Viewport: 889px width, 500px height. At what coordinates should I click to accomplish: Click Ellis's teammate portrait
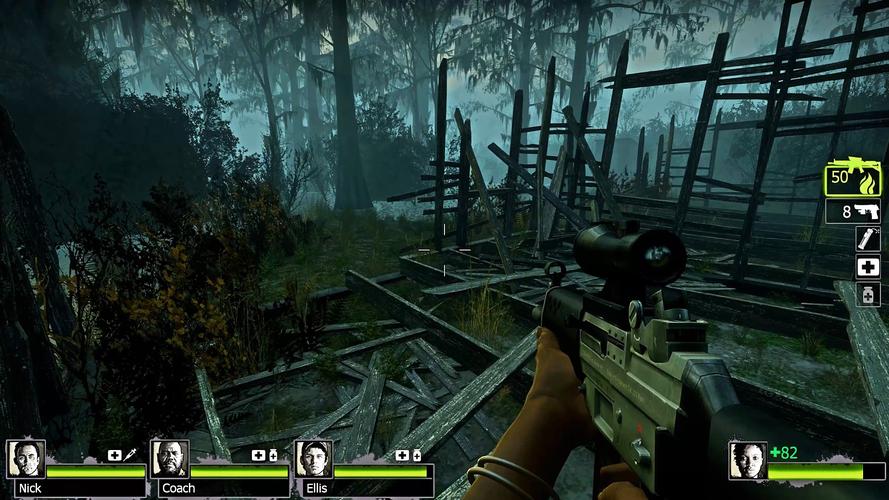pyautogui.click(x=313, y=460)
